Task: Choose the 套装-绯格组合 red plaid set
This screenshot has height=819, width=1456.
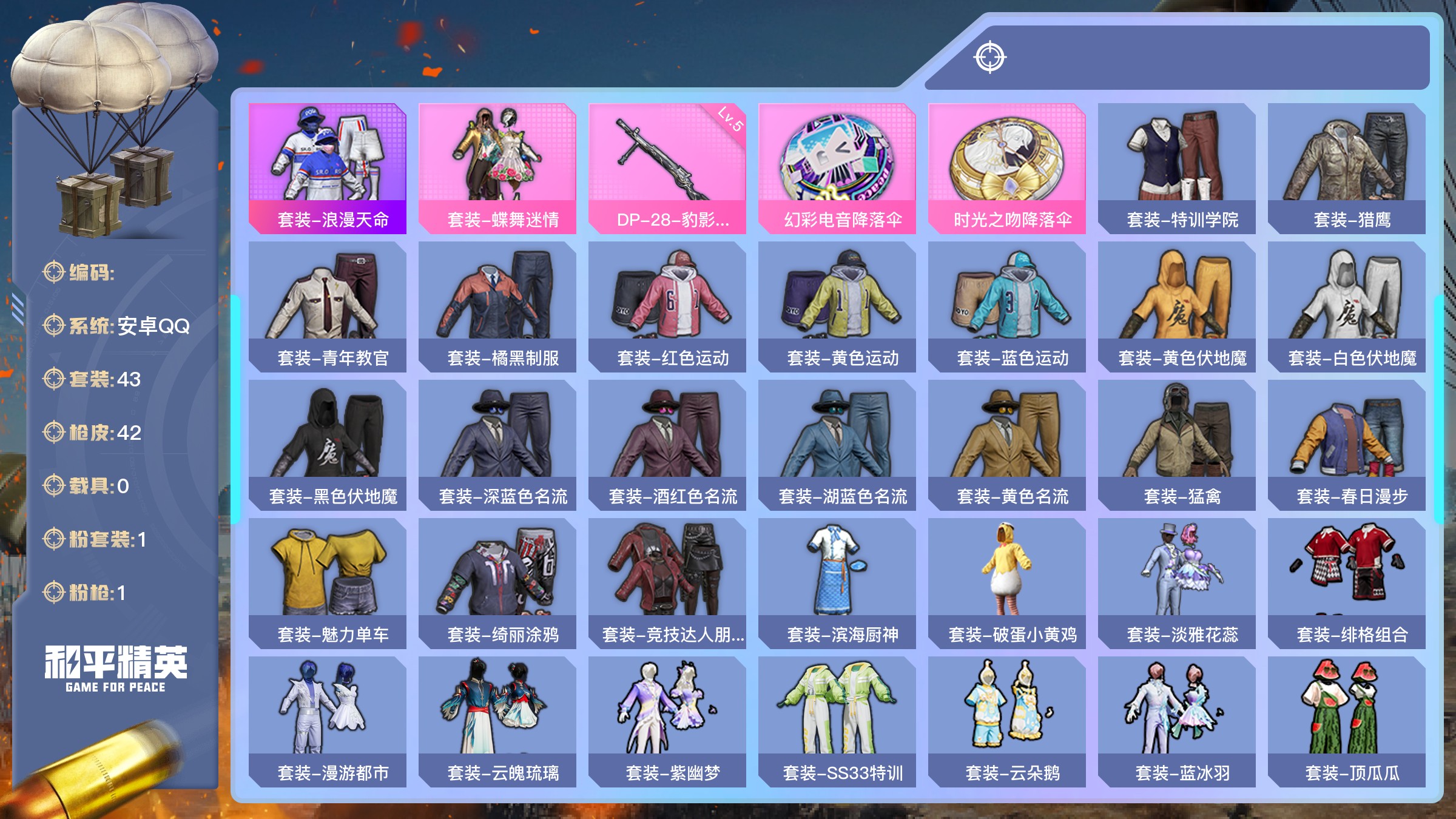Action: point(1347,583)
